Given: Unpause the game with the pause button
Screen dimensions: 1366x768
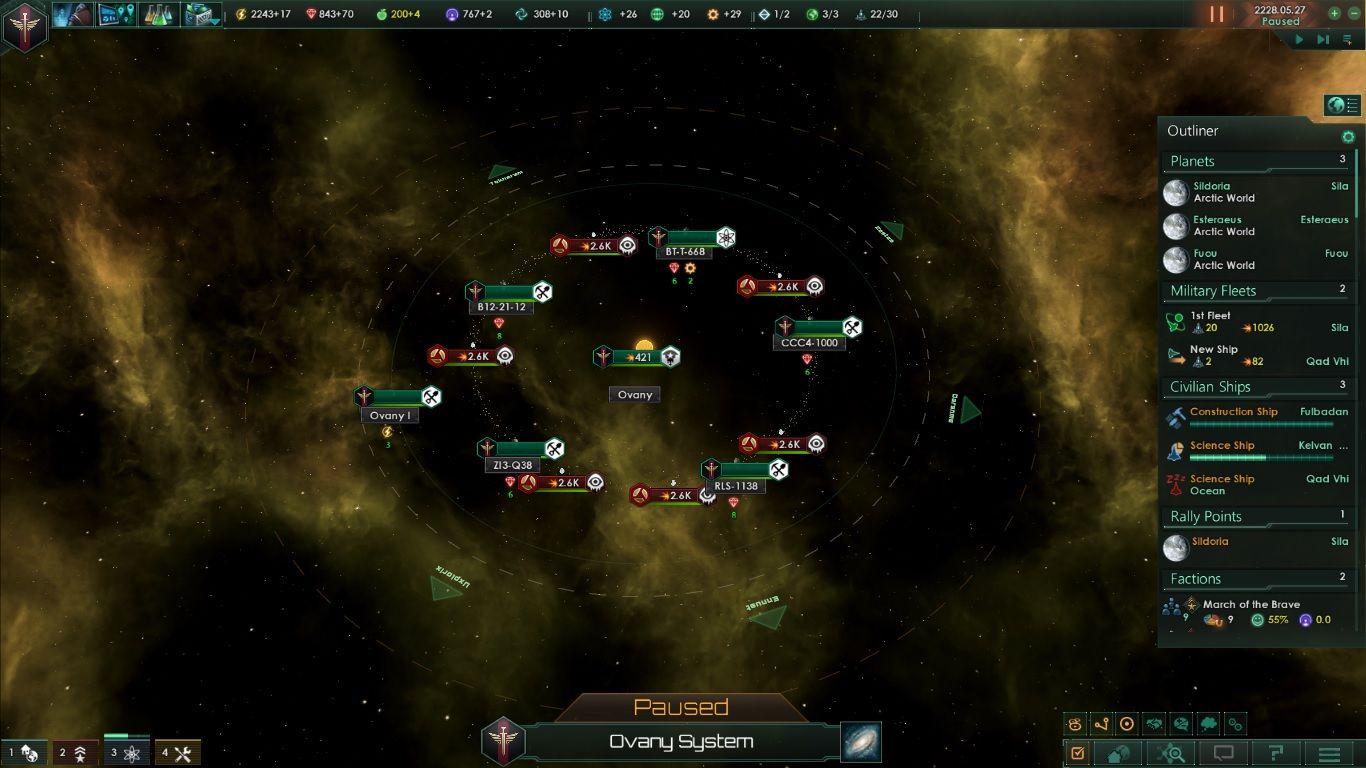Looking at the screenshot, I should pos(1217,14).
